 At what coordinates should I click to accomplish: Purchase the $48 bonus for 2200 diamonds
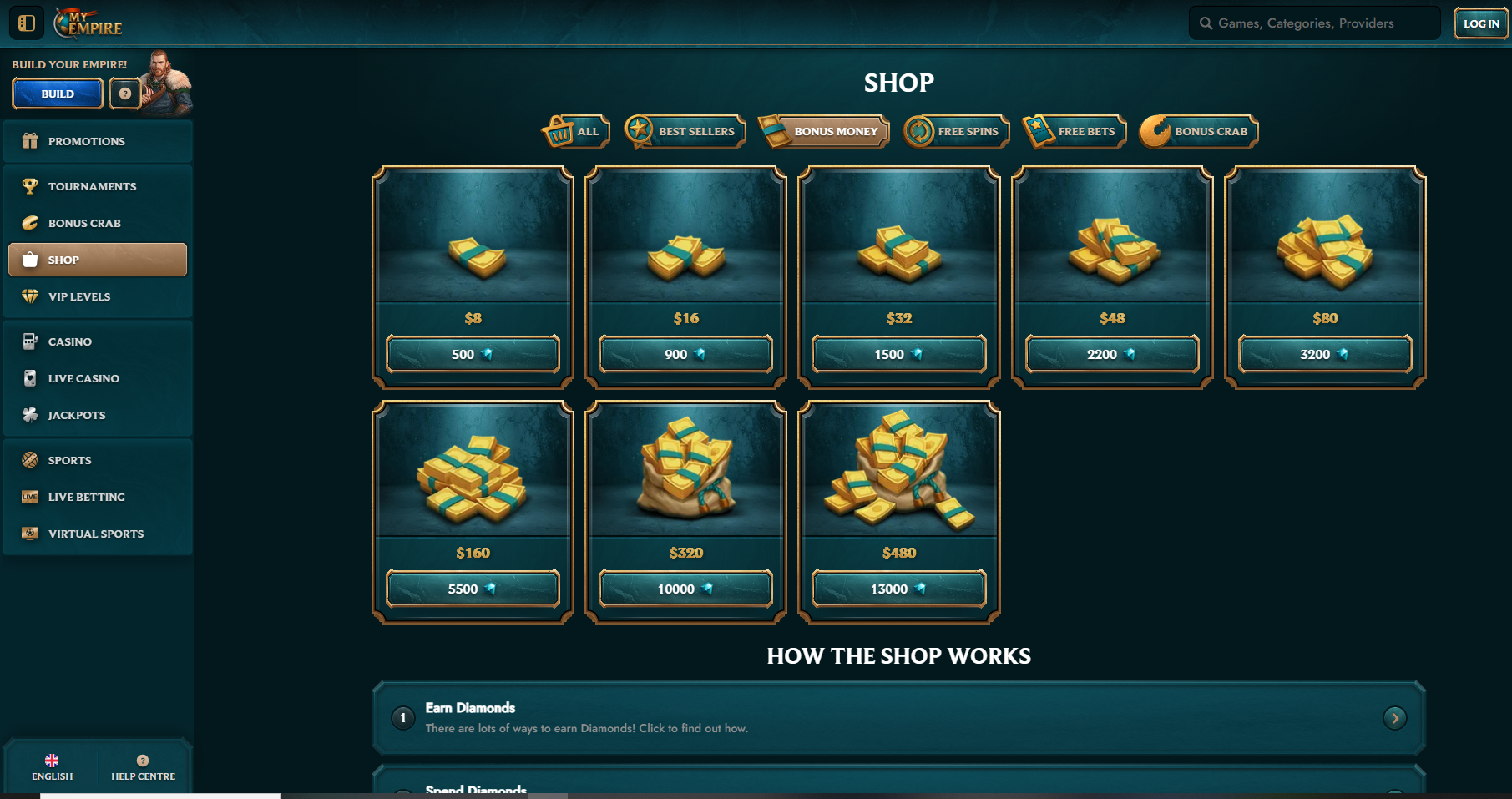point(1112,354)
